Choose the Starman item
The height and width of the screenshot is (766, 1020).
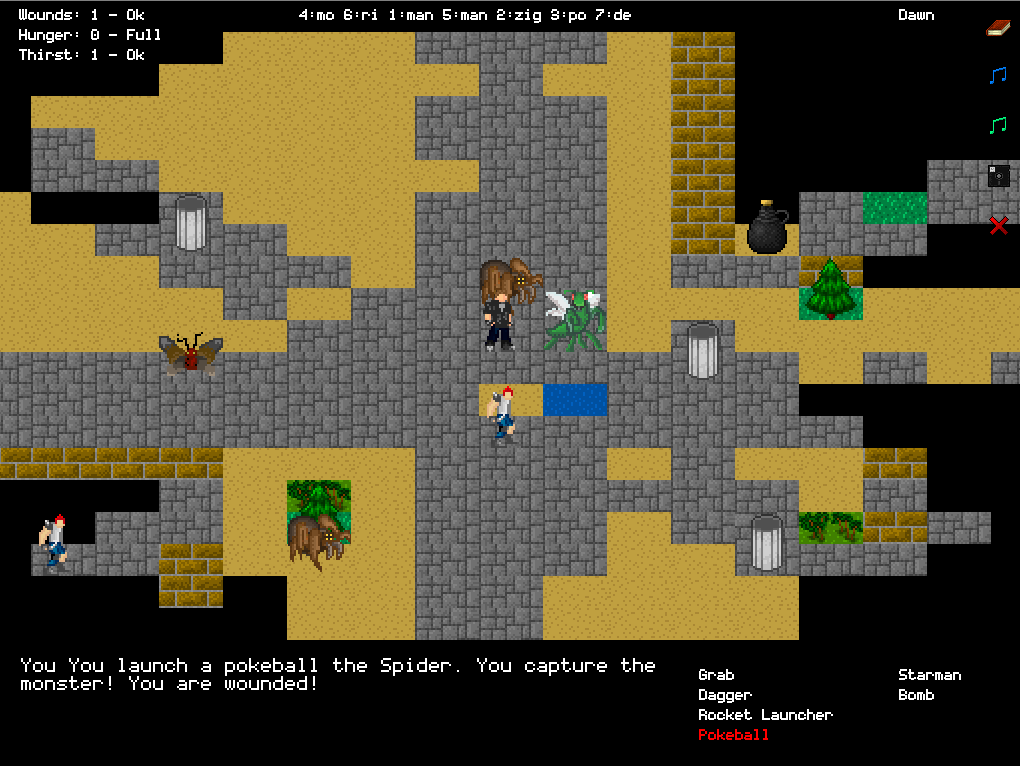929,675
